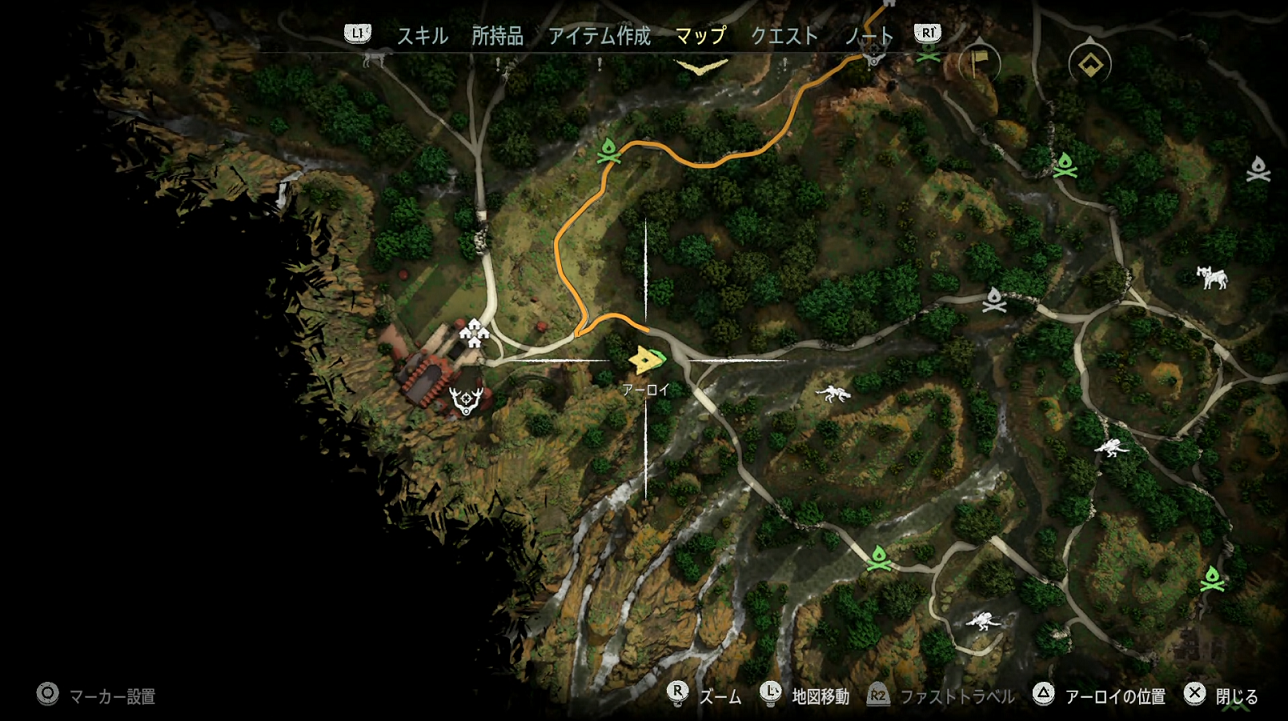
Task: Click Aloy's yellow arrow position marker
Action: tap(647, 359)
